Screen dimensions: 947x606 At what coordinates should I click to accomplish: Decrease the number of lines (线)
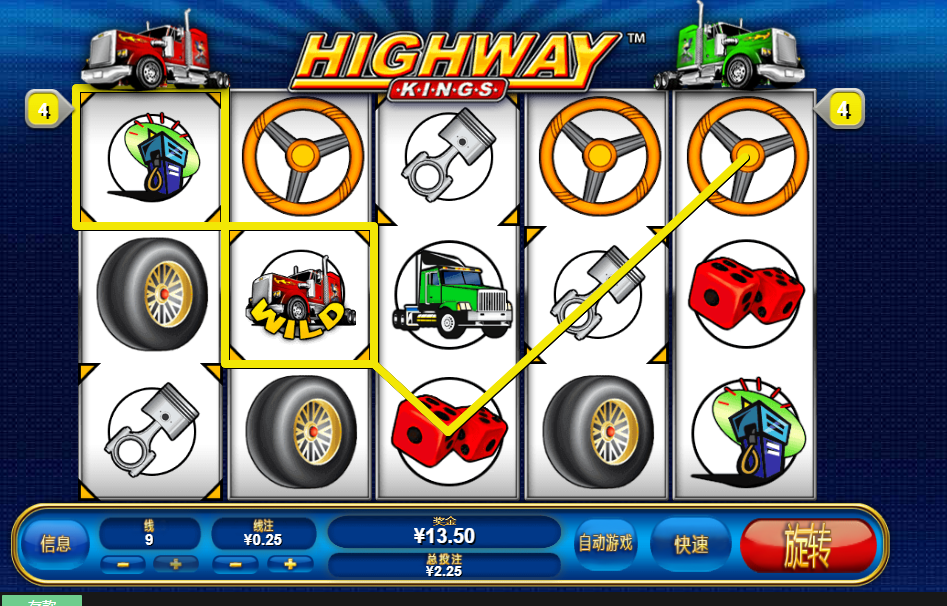tap(123, 564)
